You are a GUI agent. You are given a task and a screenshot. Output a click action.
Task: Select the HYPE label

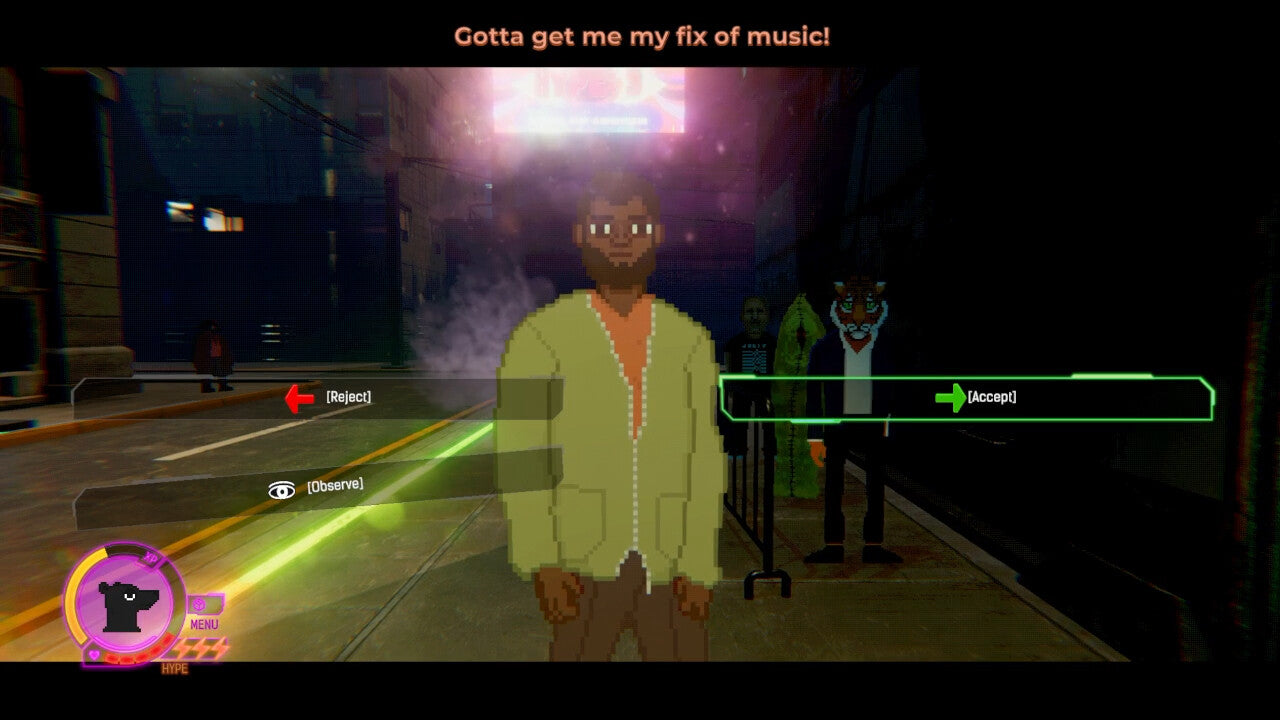tap(174, 668)
